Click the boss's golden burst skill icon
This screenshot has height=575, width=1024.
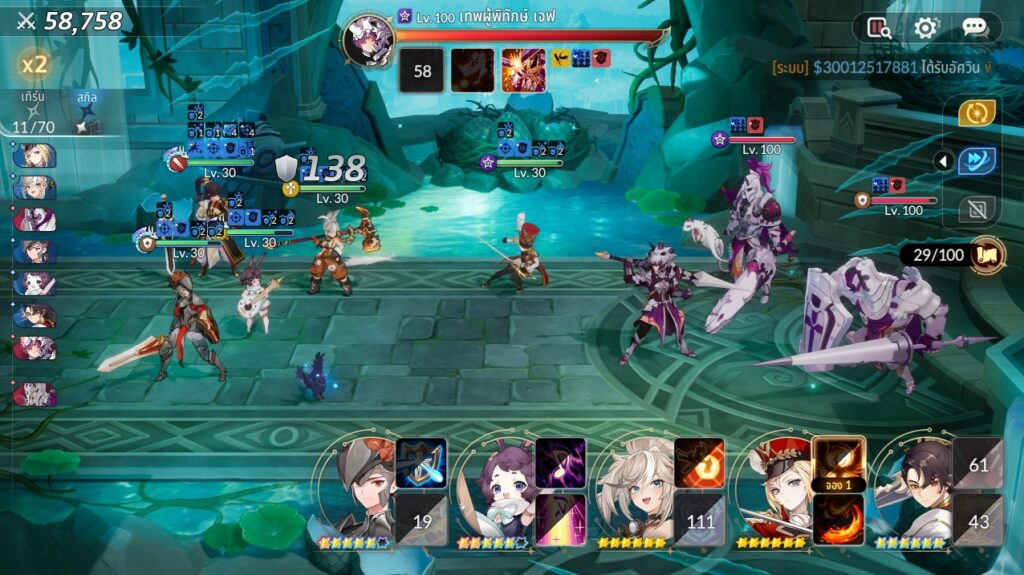(x=523, y=70)
